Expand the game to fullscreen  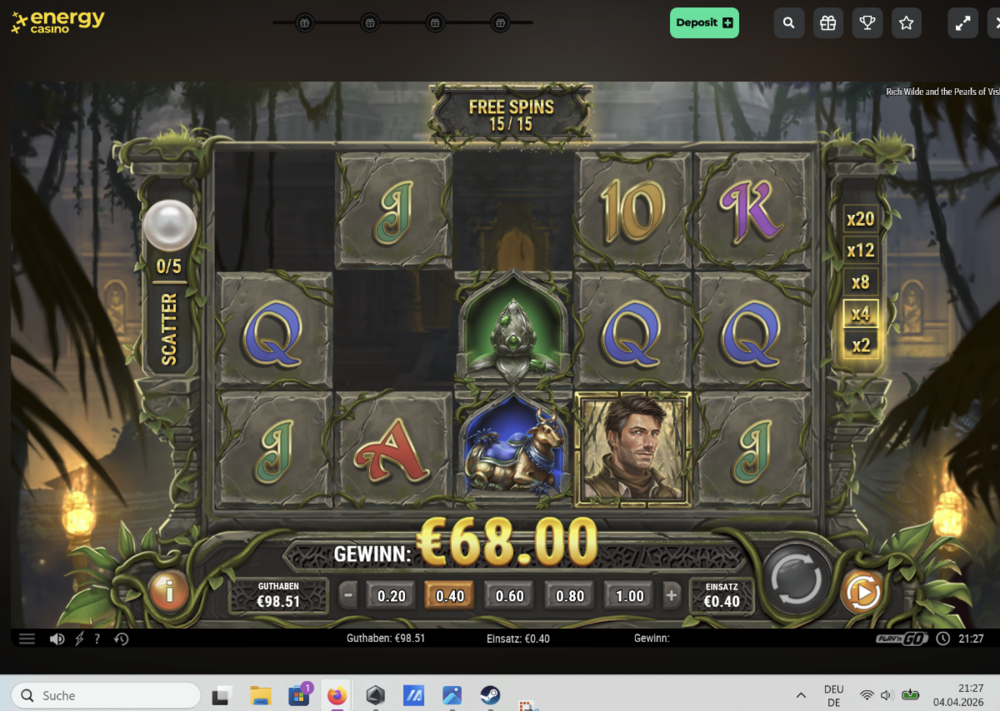coord(963,23)
